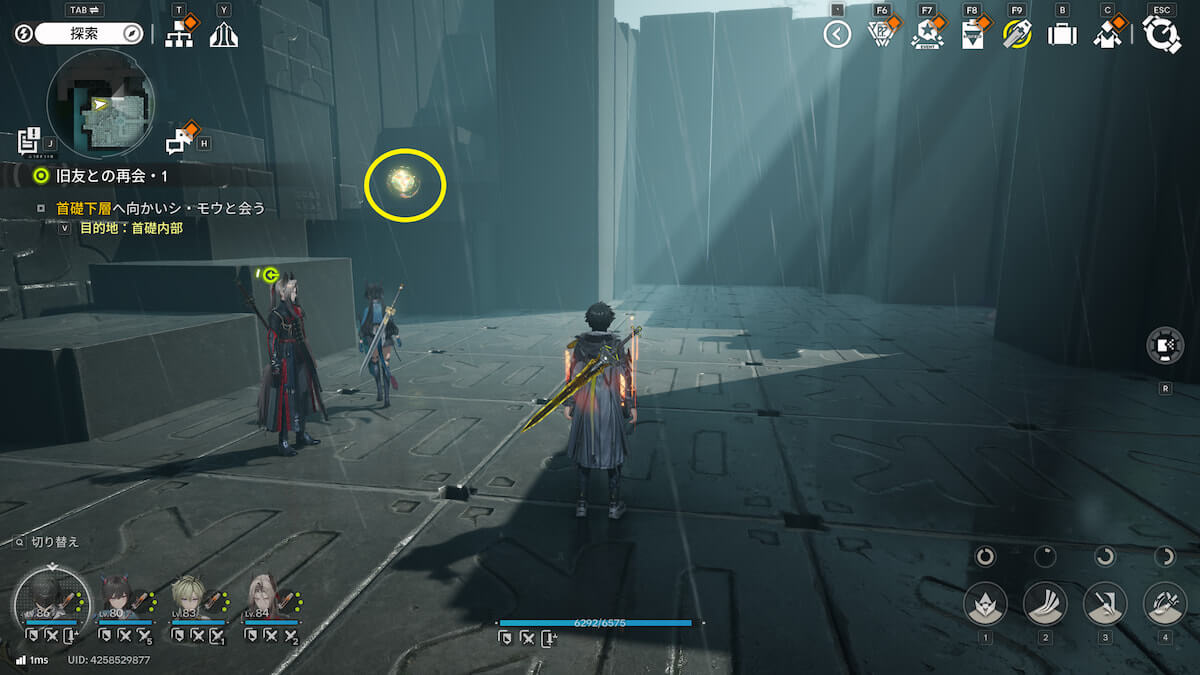Activate the first combat skill icon
1200x675 pixels.
985,604
